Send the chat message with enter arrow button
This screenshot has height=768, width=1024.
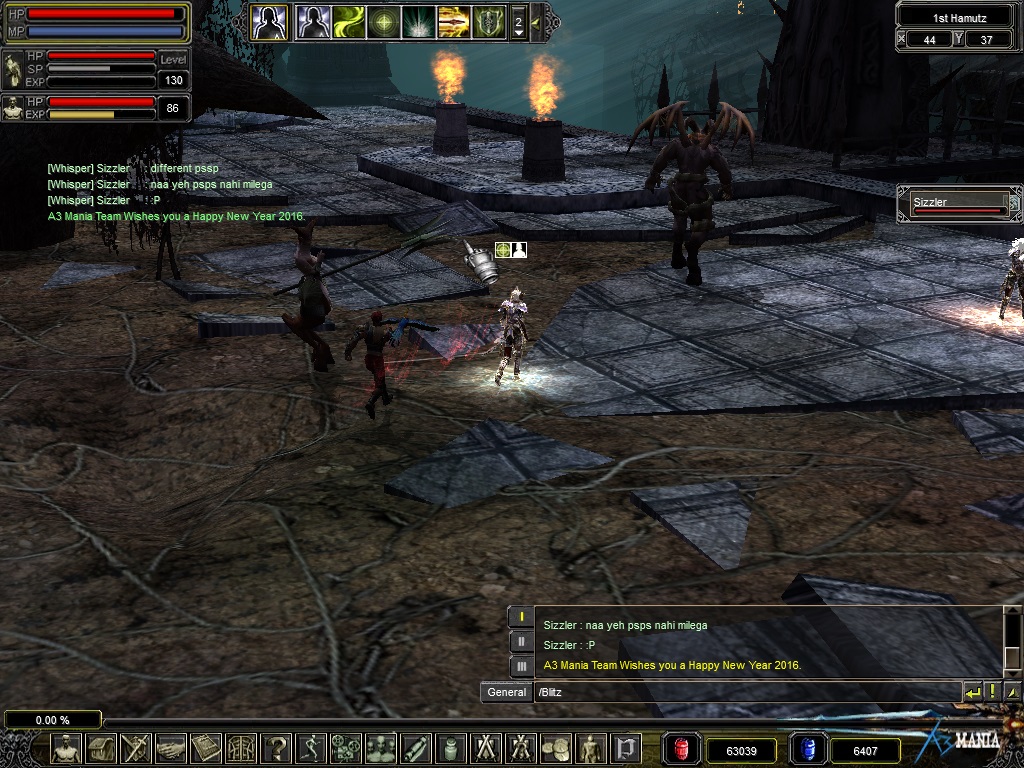click(x=973, y=692)
